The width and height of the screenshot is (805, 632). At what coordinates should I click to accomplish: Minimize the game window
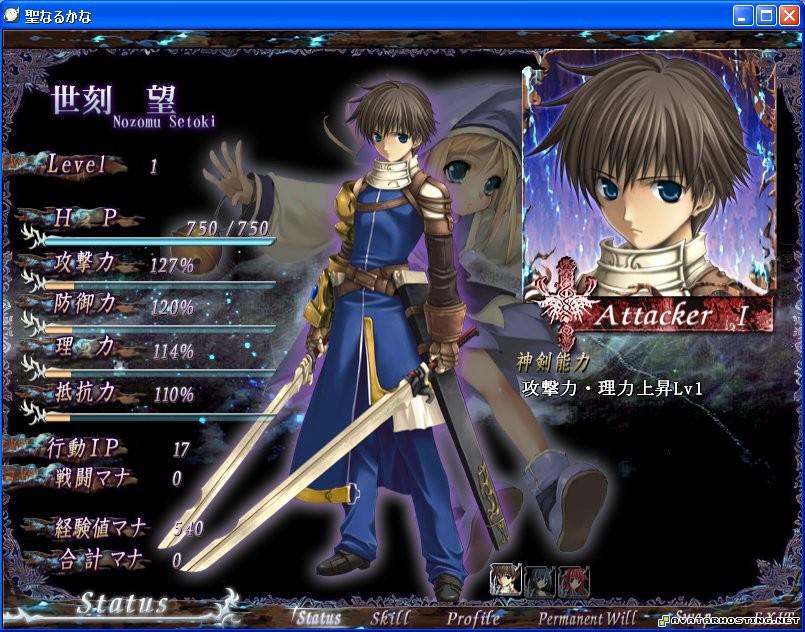(743, 15)
